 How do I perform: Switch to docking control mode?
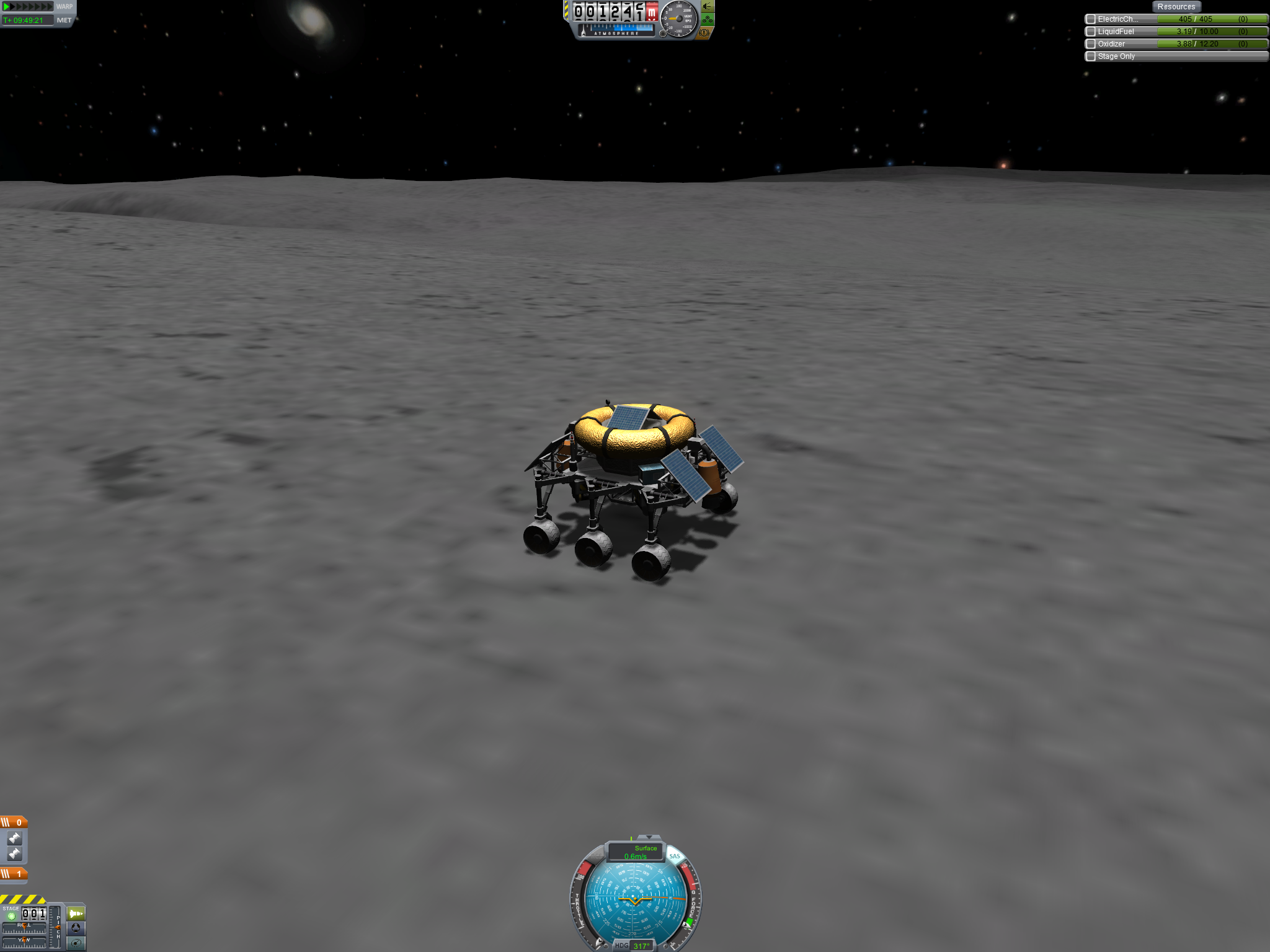click(76, 928)
